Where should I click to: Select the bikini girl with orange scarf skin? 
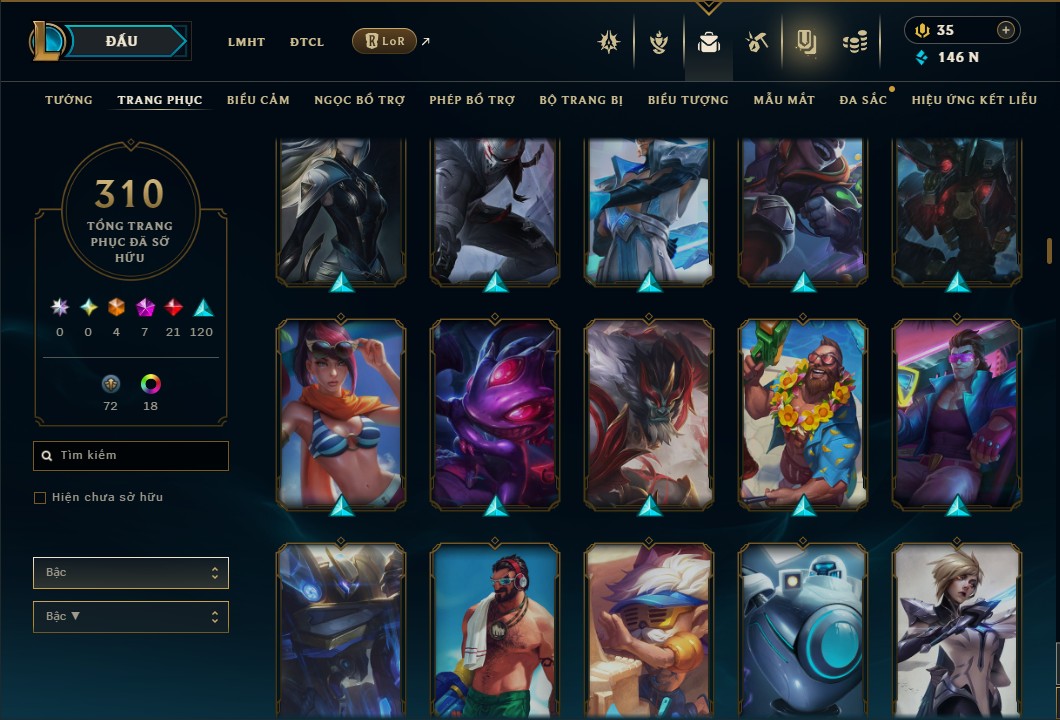(x=341, y=410)
